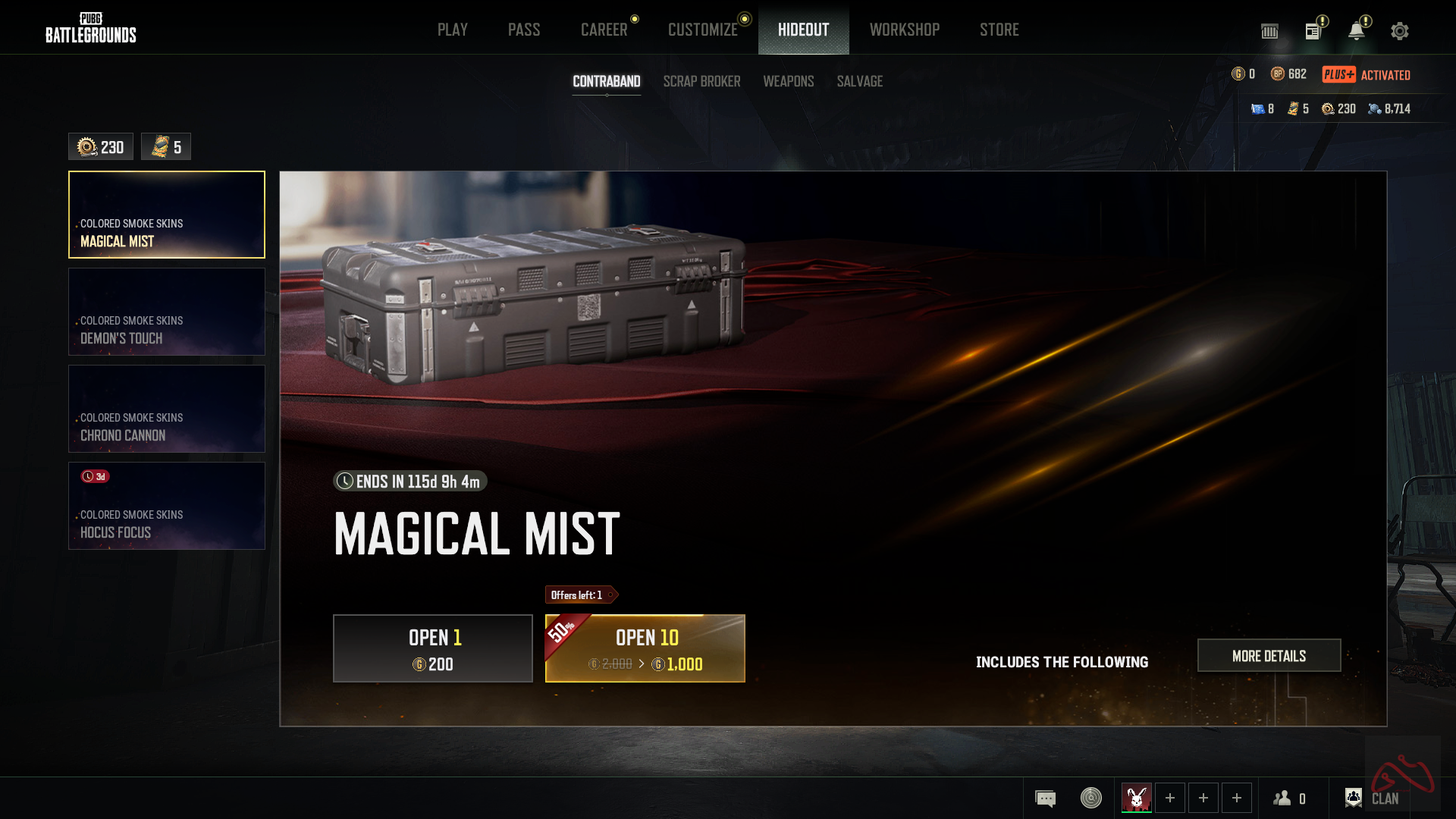Open the CAREER page
This screenshot has width=1456, height=819.
click(604, 30)
